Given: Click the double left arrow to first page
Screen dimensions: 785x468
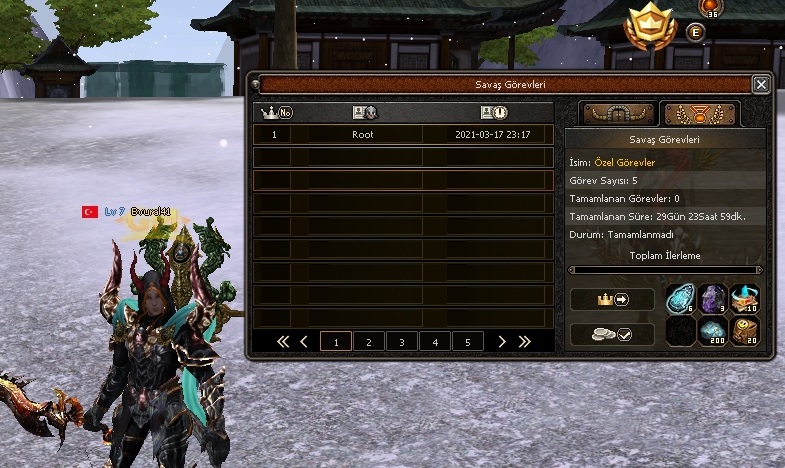Looking at the screenshot, I should 283,342.
